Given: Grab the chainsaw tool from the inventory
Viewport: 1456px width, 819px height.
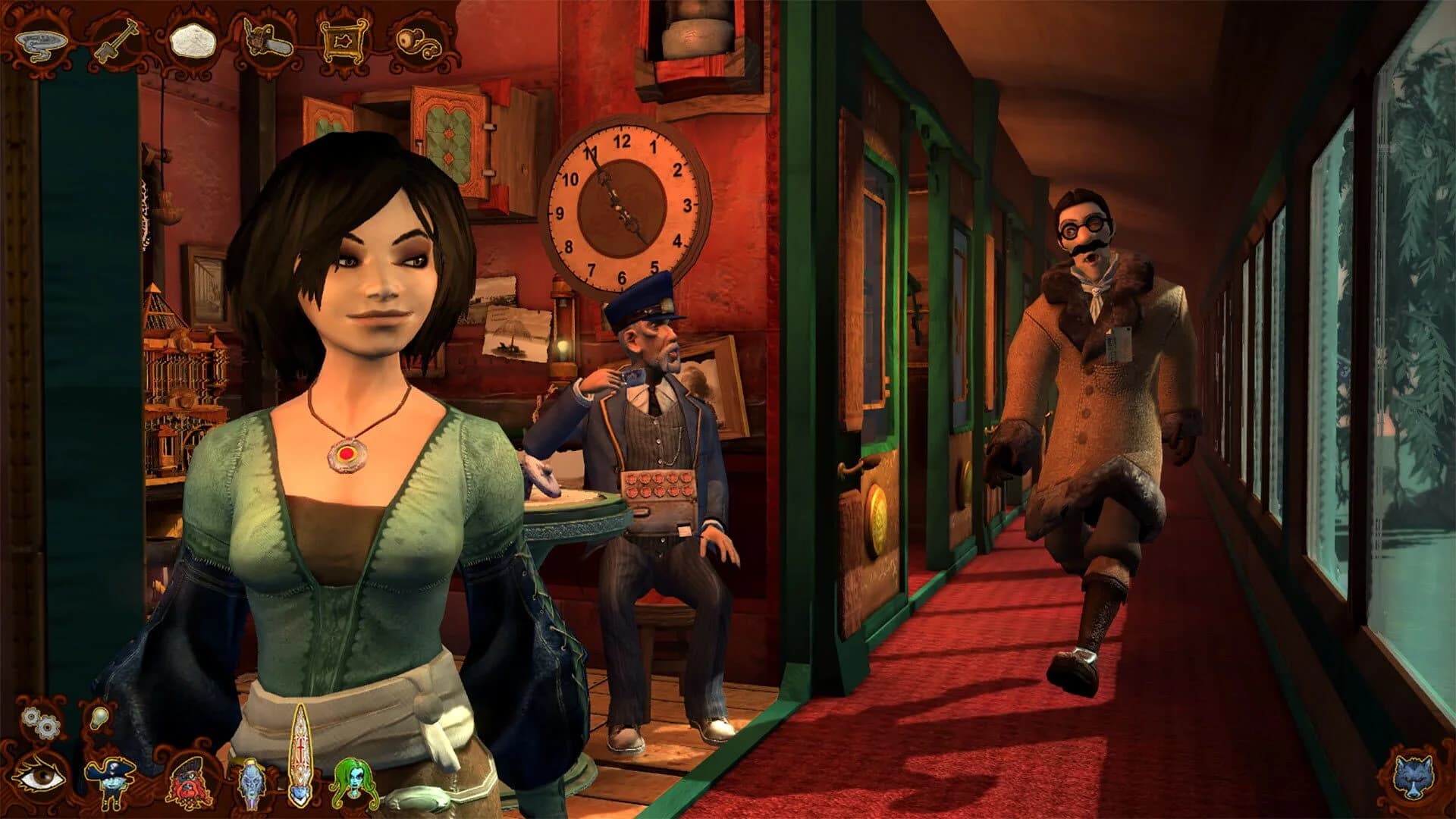Looking at the screenshot, I should coord(267,38).
